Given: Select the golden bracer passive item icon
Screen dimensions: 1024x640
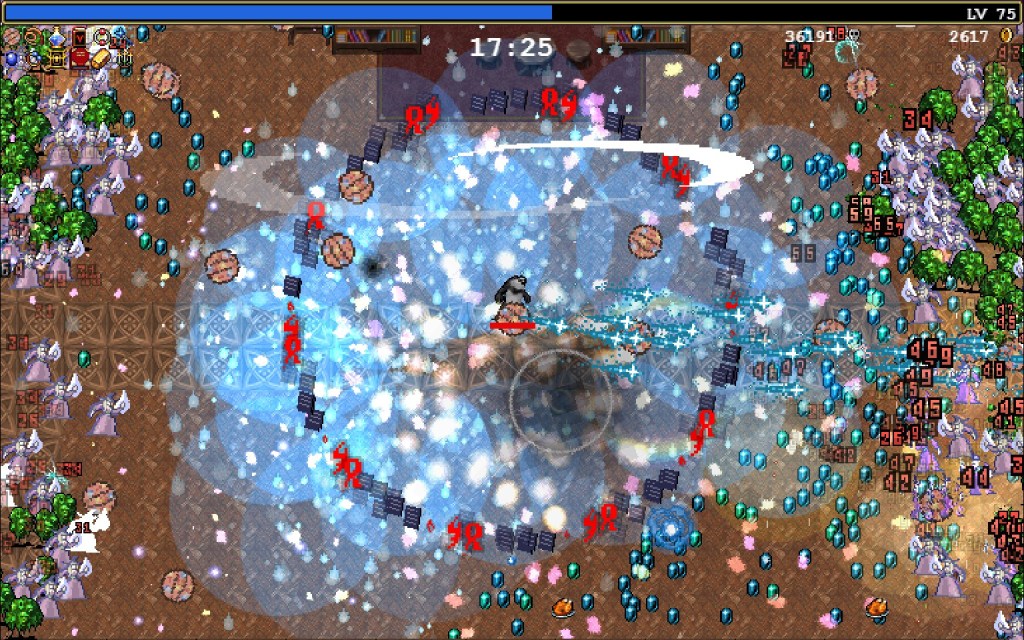Looking at the screenshot, I should pos(101,59).
